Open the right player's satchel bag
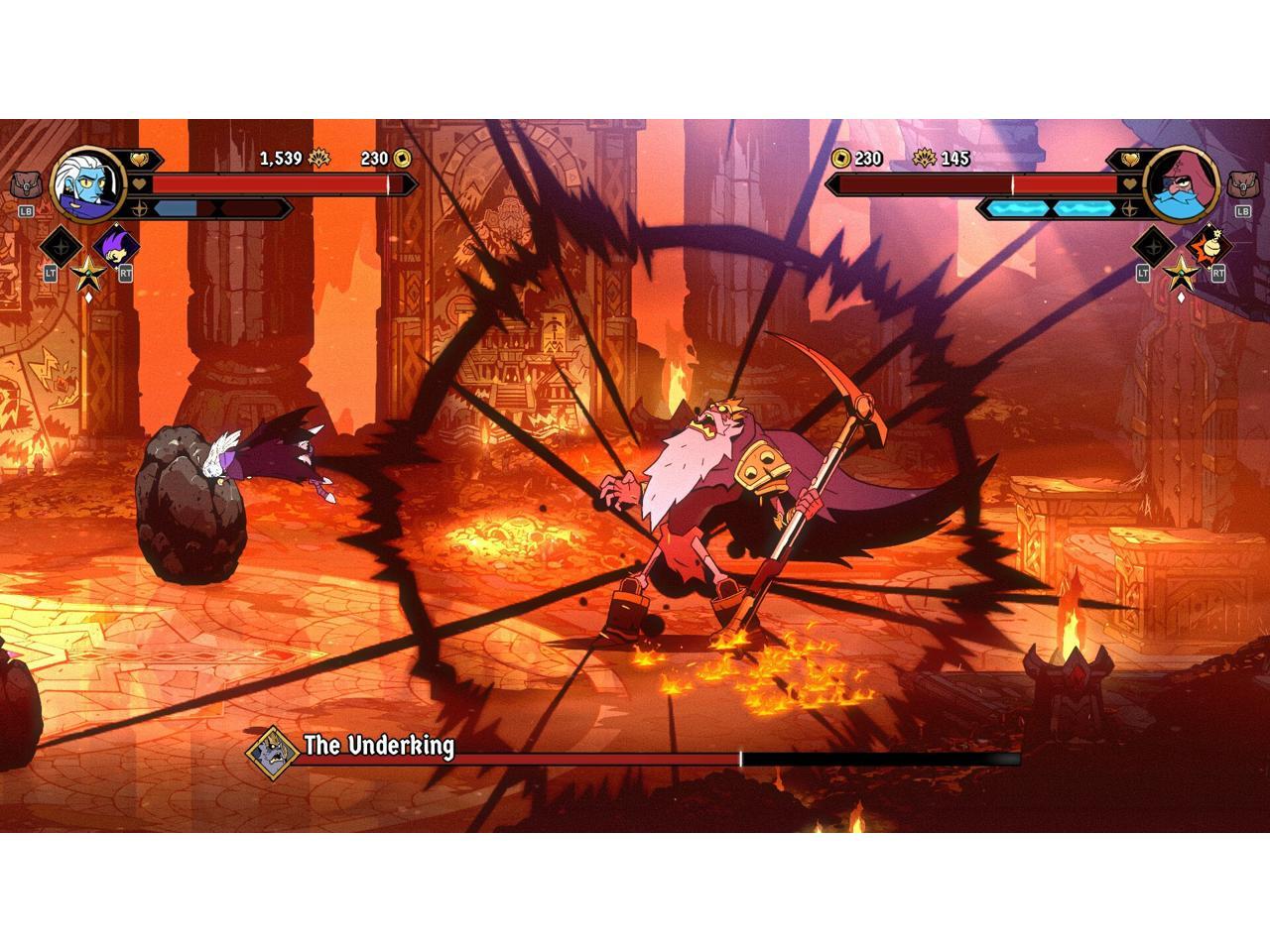 tap(1243, 185)
